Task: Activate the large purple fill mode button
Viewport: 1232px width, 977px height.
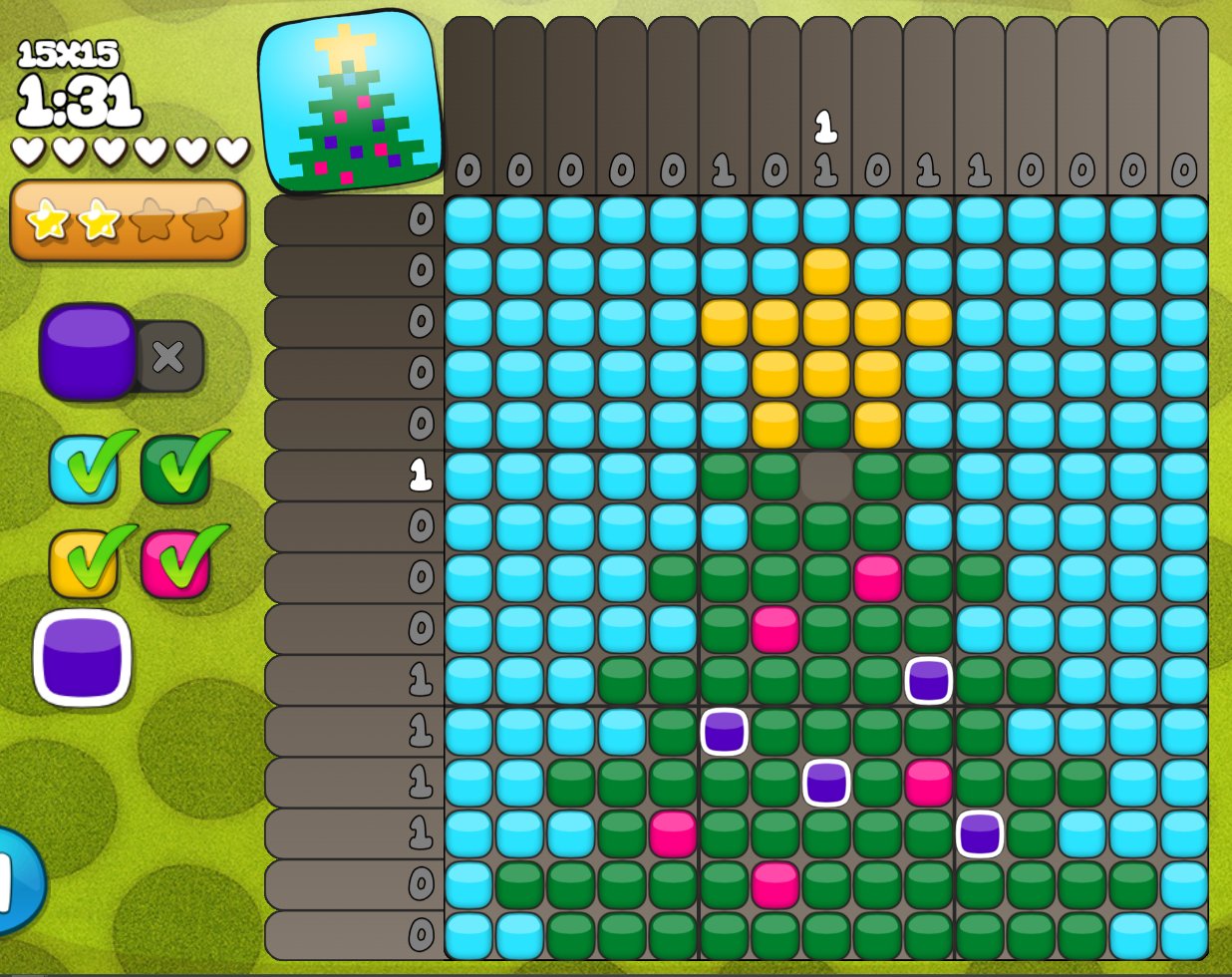Action: [x=88, y=352]
